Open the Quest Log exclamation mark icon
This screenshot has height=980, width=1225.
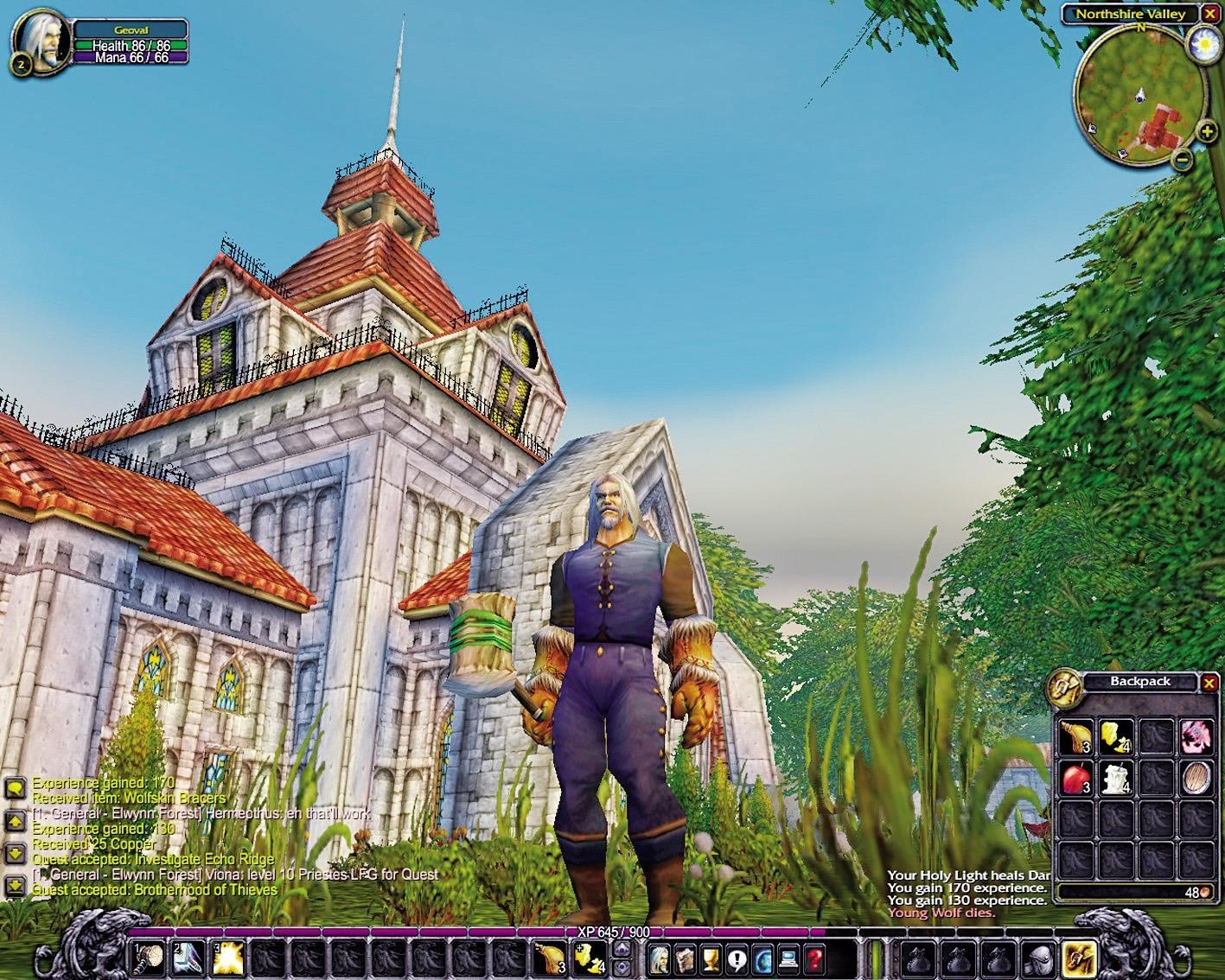point(736,959)
